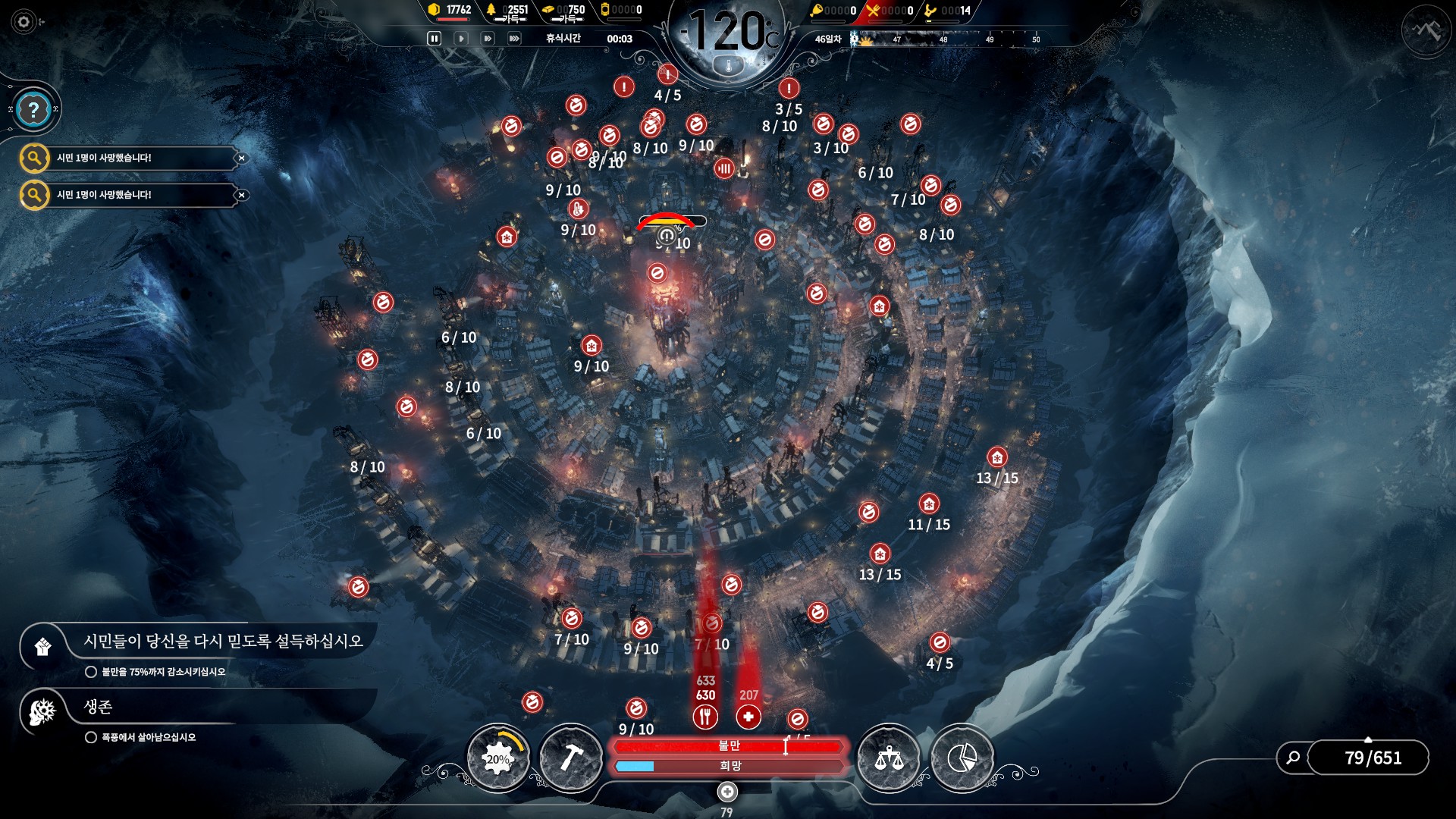Inspect the first citizen death notification
Screen dimensions: 1456x819
click(x=35, y=158)
